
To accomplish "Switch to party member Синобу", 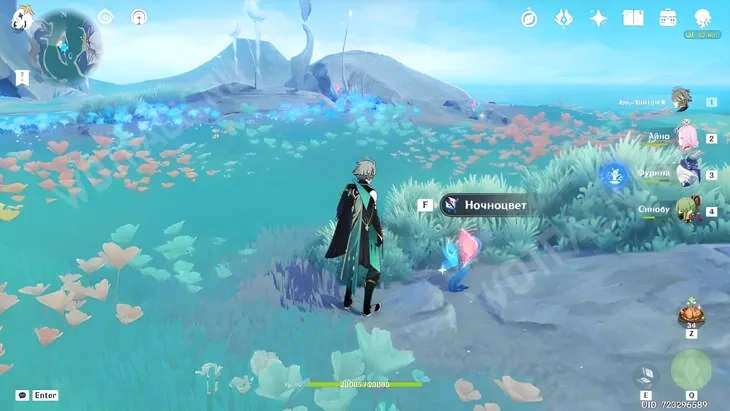I will coord(688,210).
